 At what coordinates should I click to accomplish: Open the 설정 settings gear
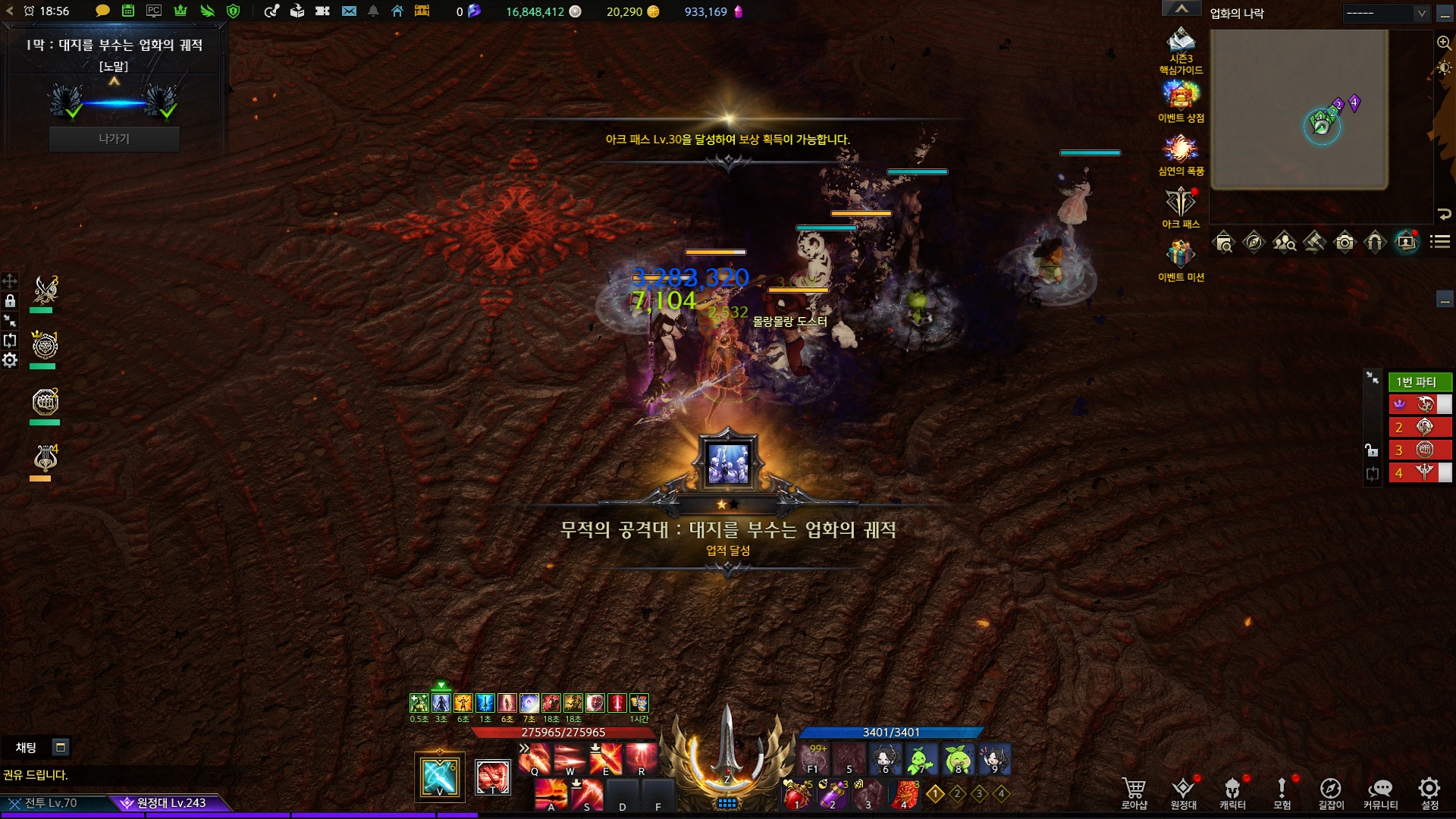click(x=1429, y=791)
